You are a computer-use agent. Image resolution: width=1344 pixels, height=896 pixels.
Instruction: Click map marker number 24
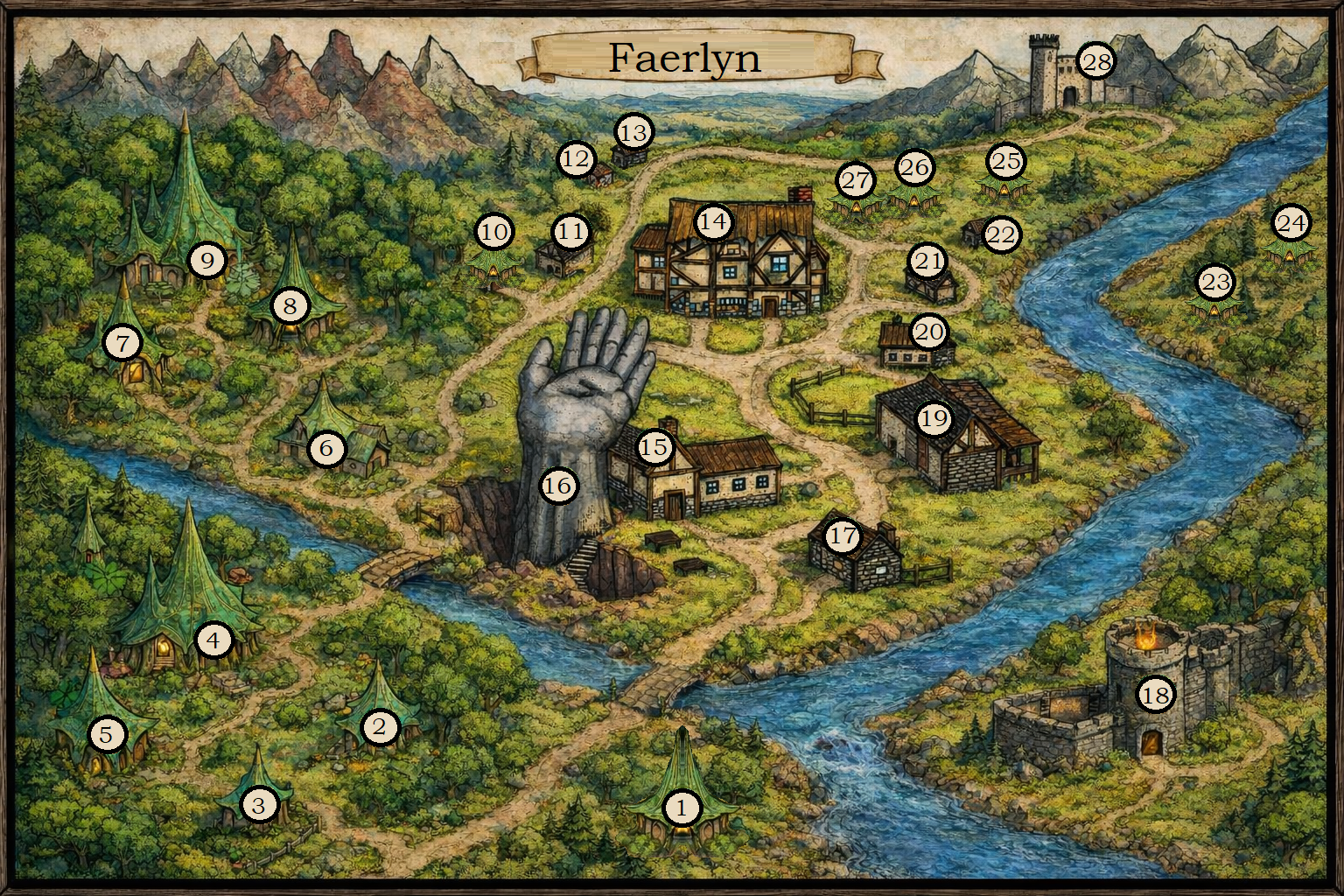(x=1291, y=223)
